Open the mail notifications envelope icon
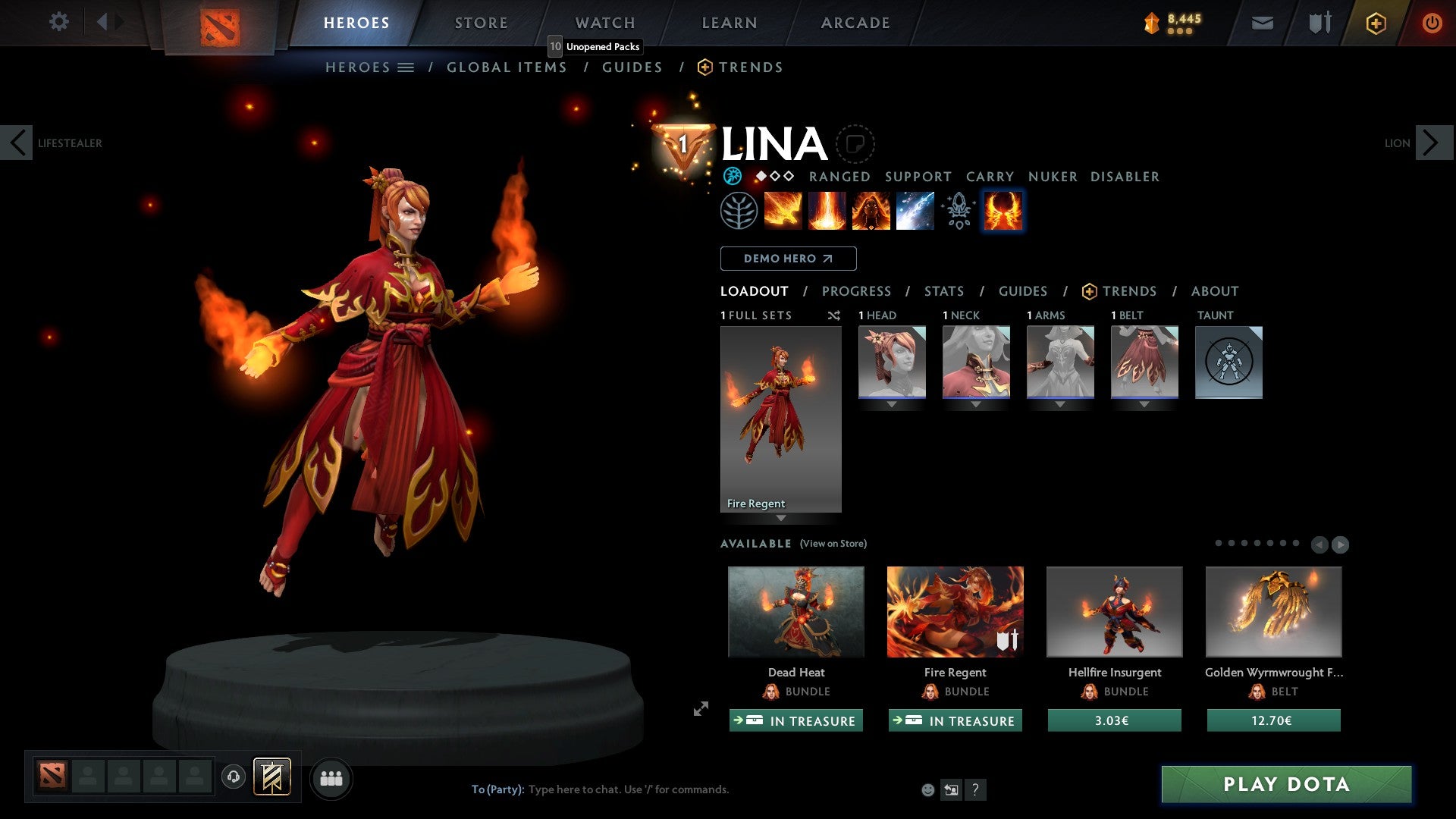The height and width of the screenshot is (819, 1456). 1262,23
